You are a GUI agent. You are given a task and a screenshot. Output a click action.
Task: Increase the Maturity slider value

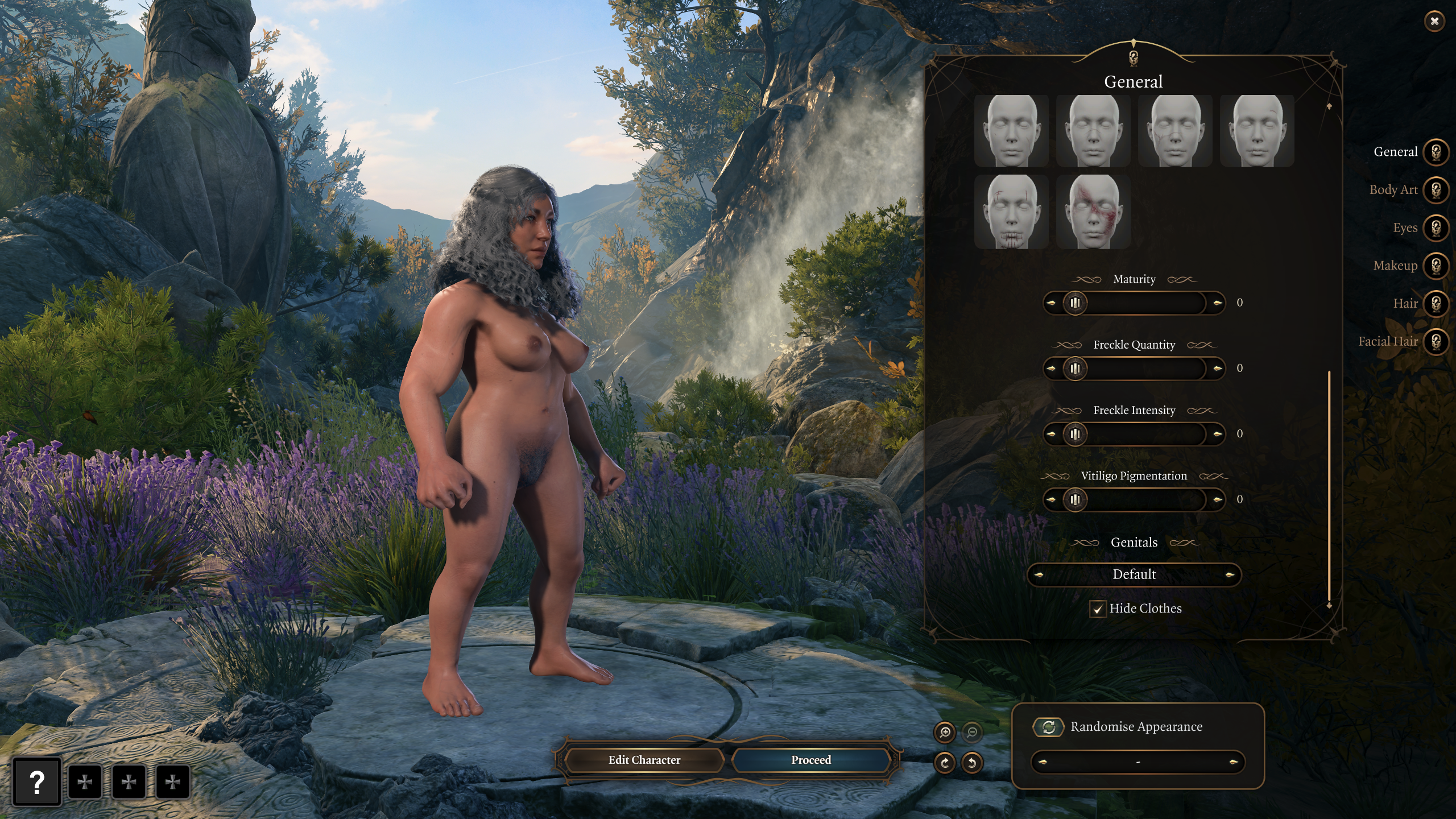click(1217, 303)
